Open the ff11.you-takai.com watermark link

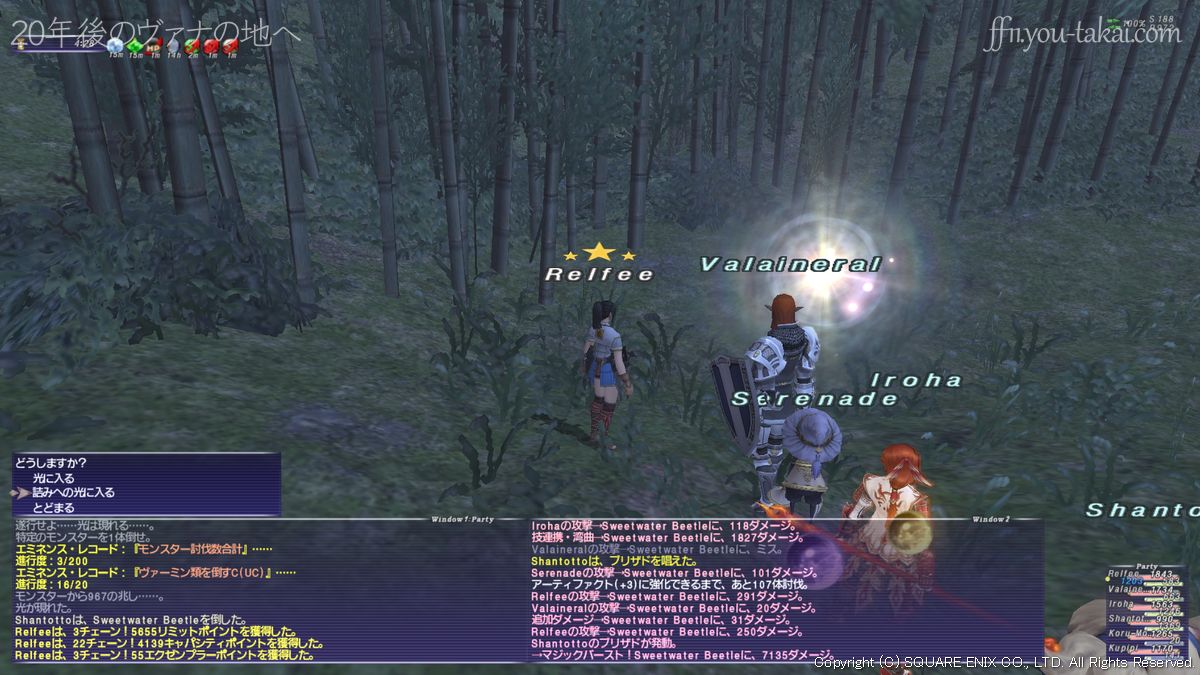click(1082, 34)
